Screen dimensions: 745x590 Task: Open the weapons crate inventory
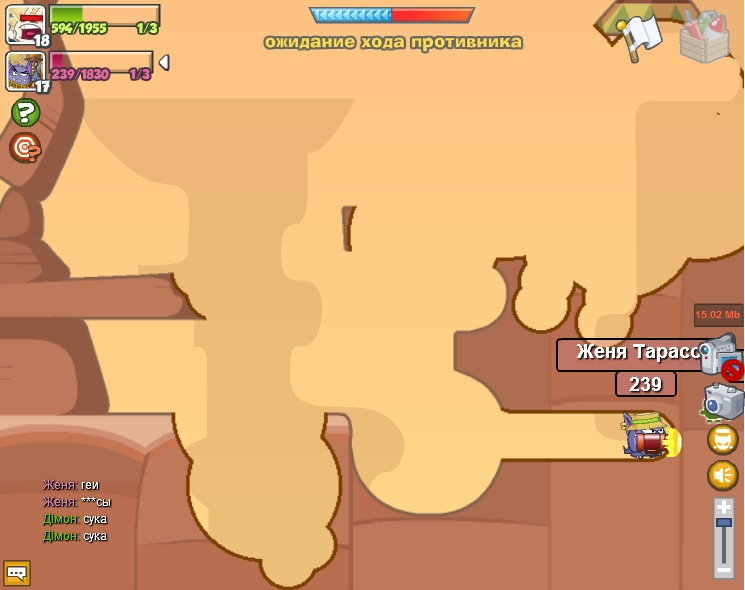pyautogui.click(x=705, y=38)
